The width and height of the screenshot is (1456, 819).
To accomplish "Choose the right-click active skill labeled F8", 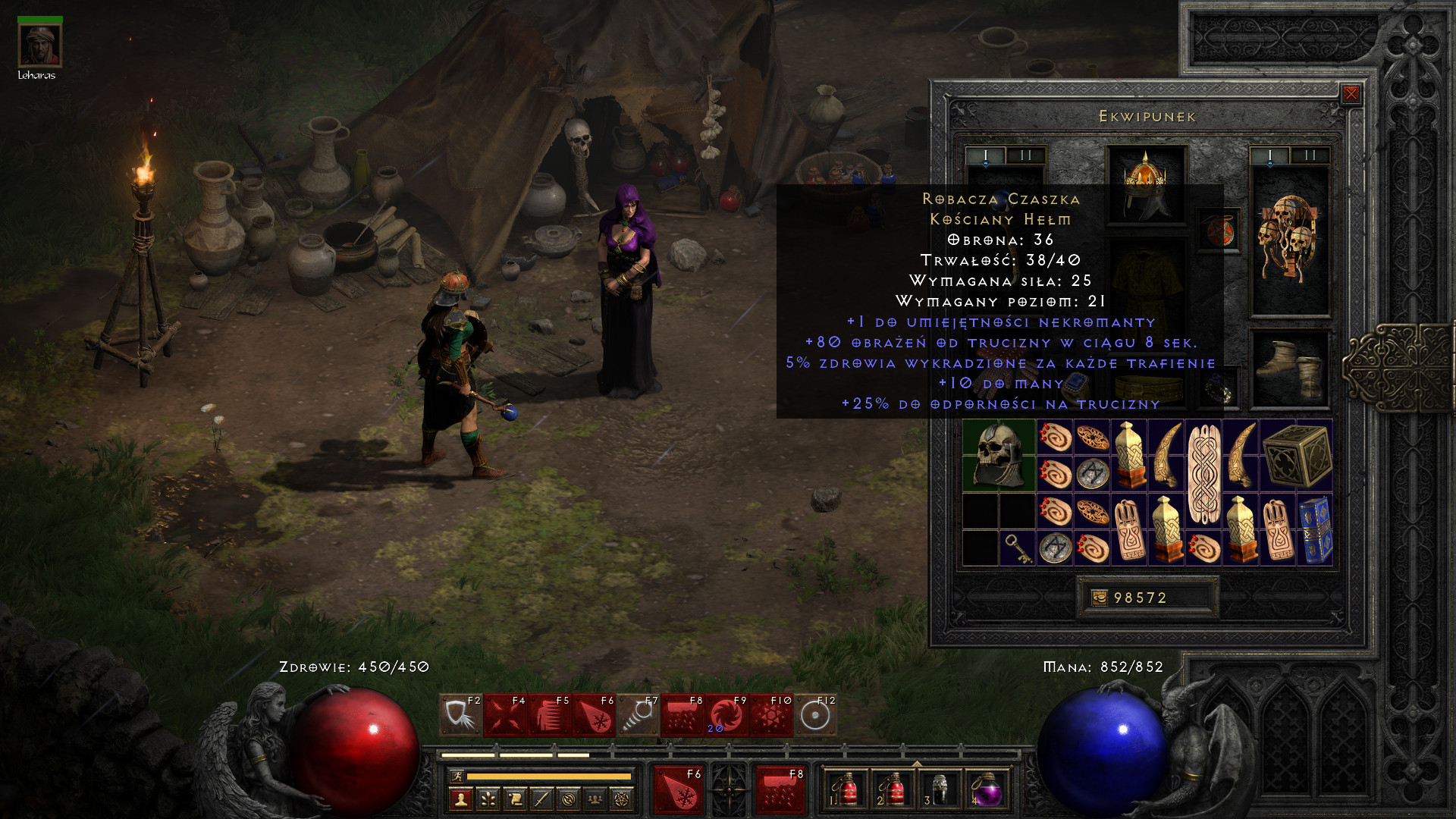I will (780, 790).
